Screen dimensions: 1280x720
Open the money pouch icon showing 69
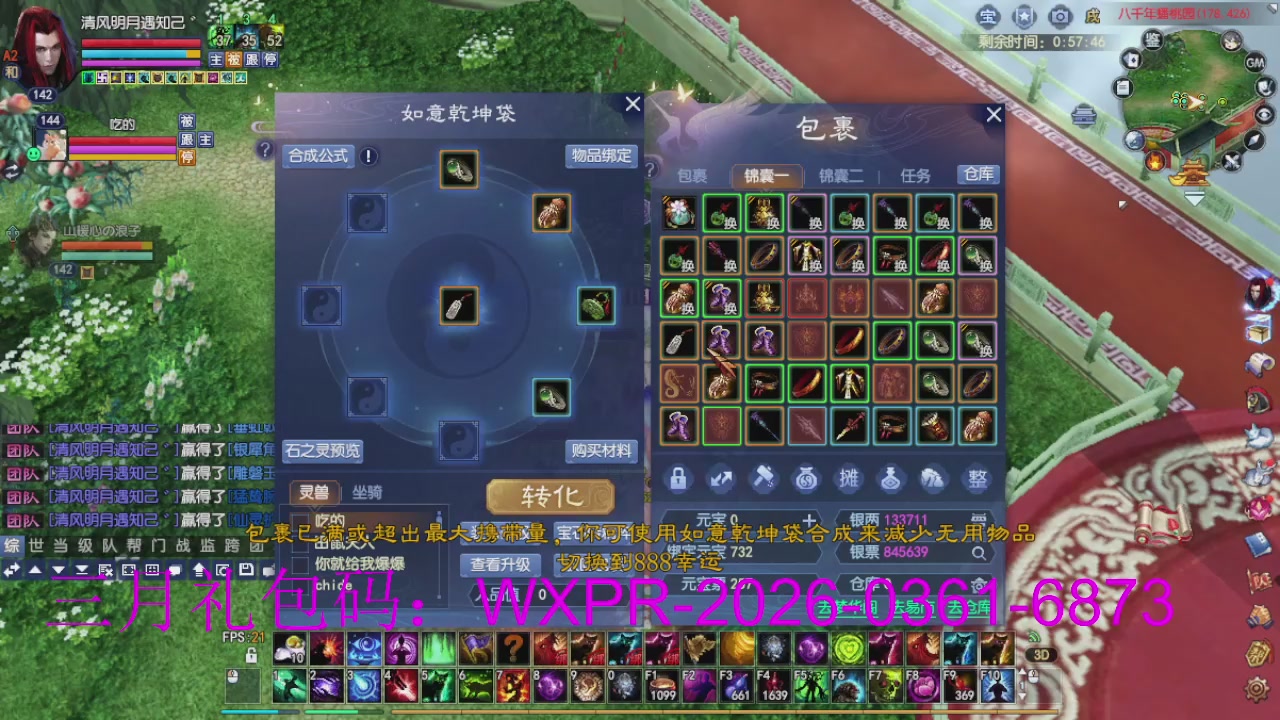pyautogui.click(x=806, y=479)
